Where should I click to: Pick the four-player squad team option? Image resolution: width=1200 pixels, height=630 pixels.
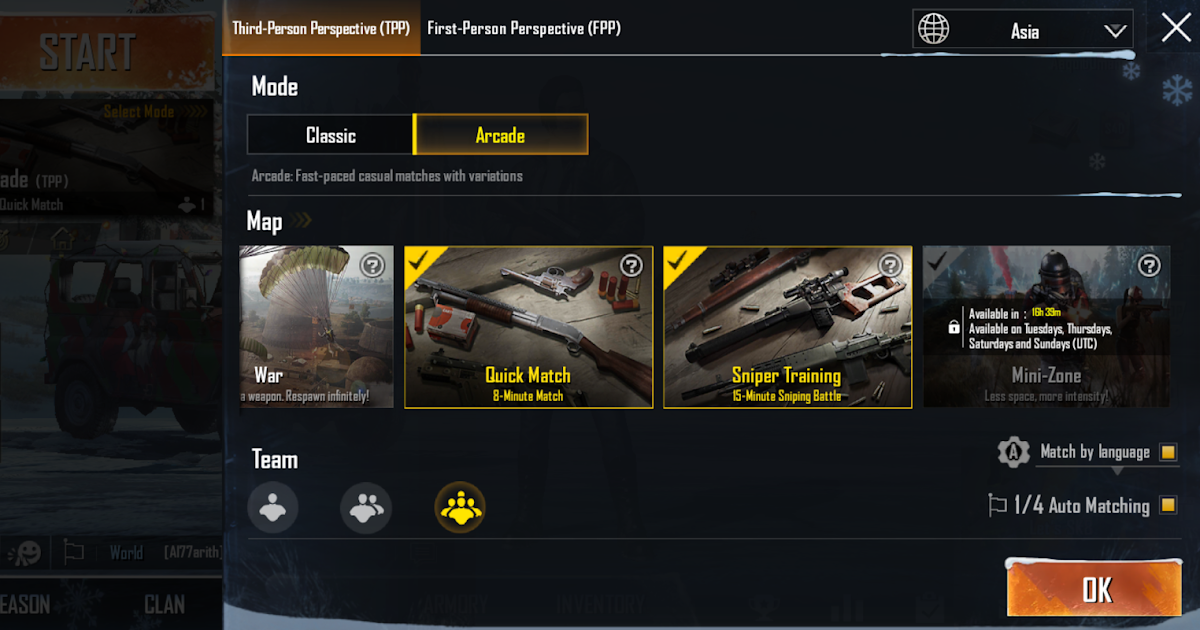(x=460, y=507)
